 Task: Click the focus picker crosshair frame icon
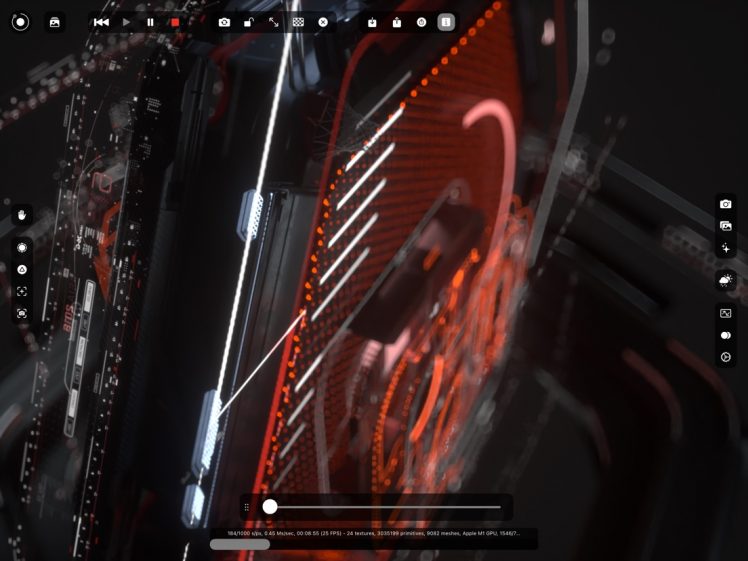pos(22,291)
